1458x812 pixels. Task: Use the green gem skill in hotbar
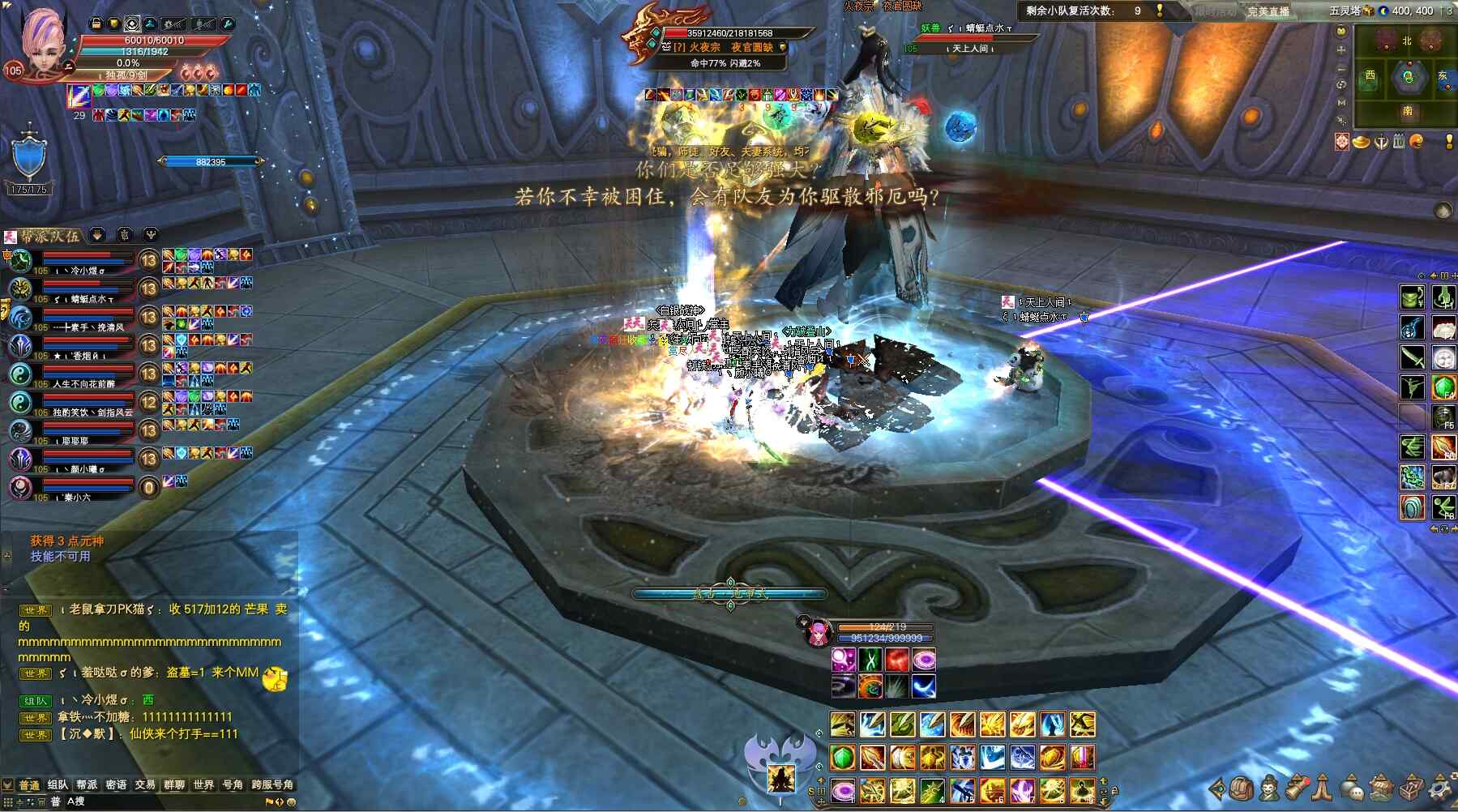(843, 759)
